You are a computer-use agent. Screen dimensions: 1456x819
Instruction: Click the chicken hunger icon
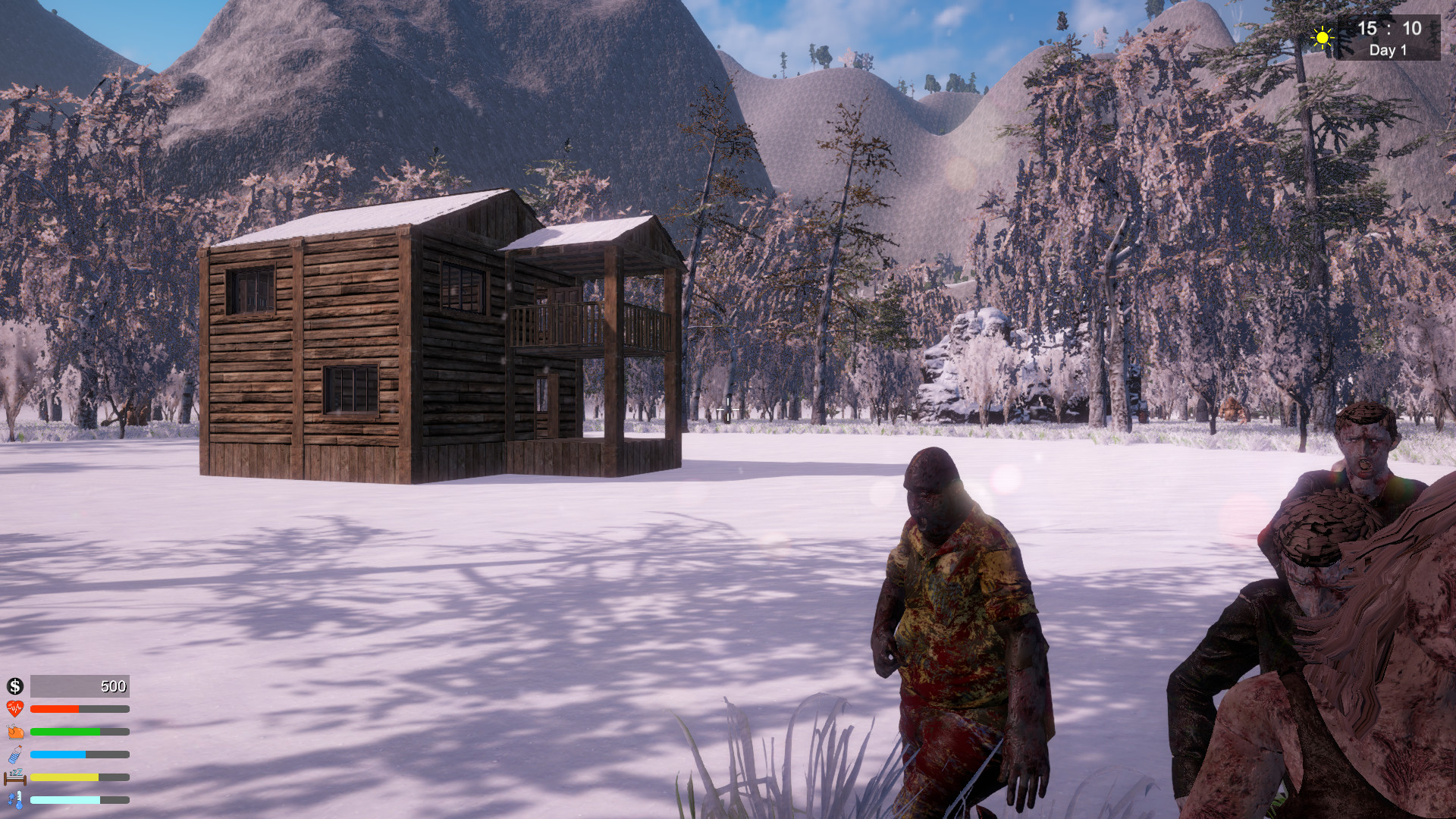(14, 731)
